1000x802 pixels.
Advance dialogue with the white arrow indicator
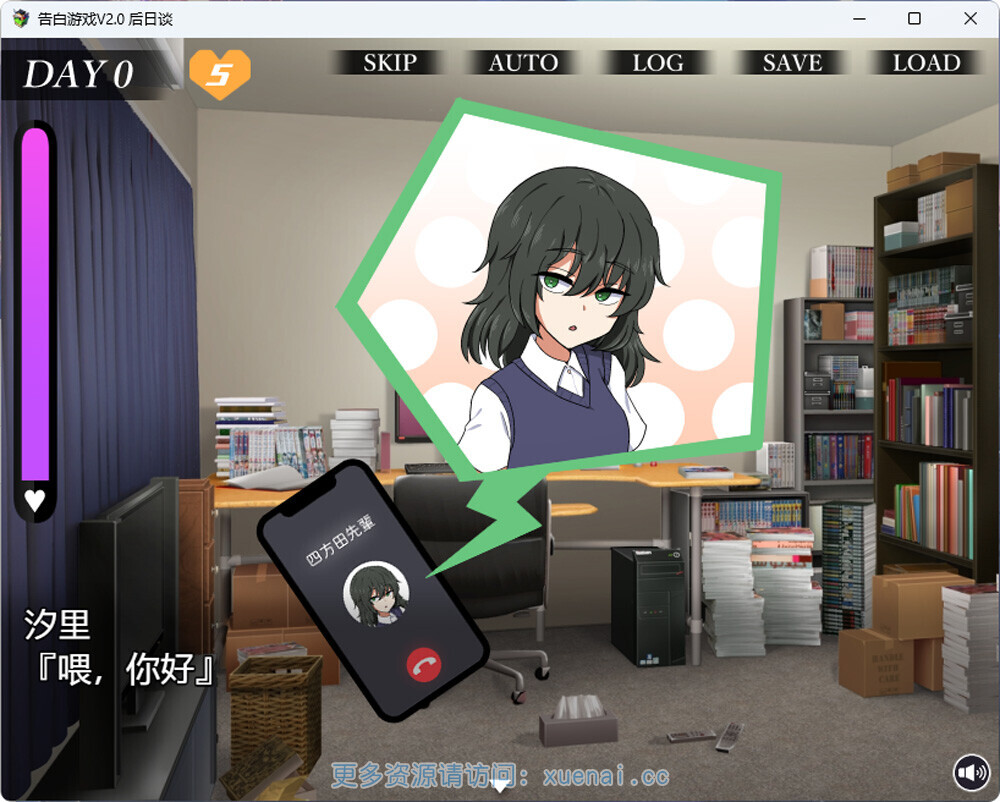click(x=500, y=787)
